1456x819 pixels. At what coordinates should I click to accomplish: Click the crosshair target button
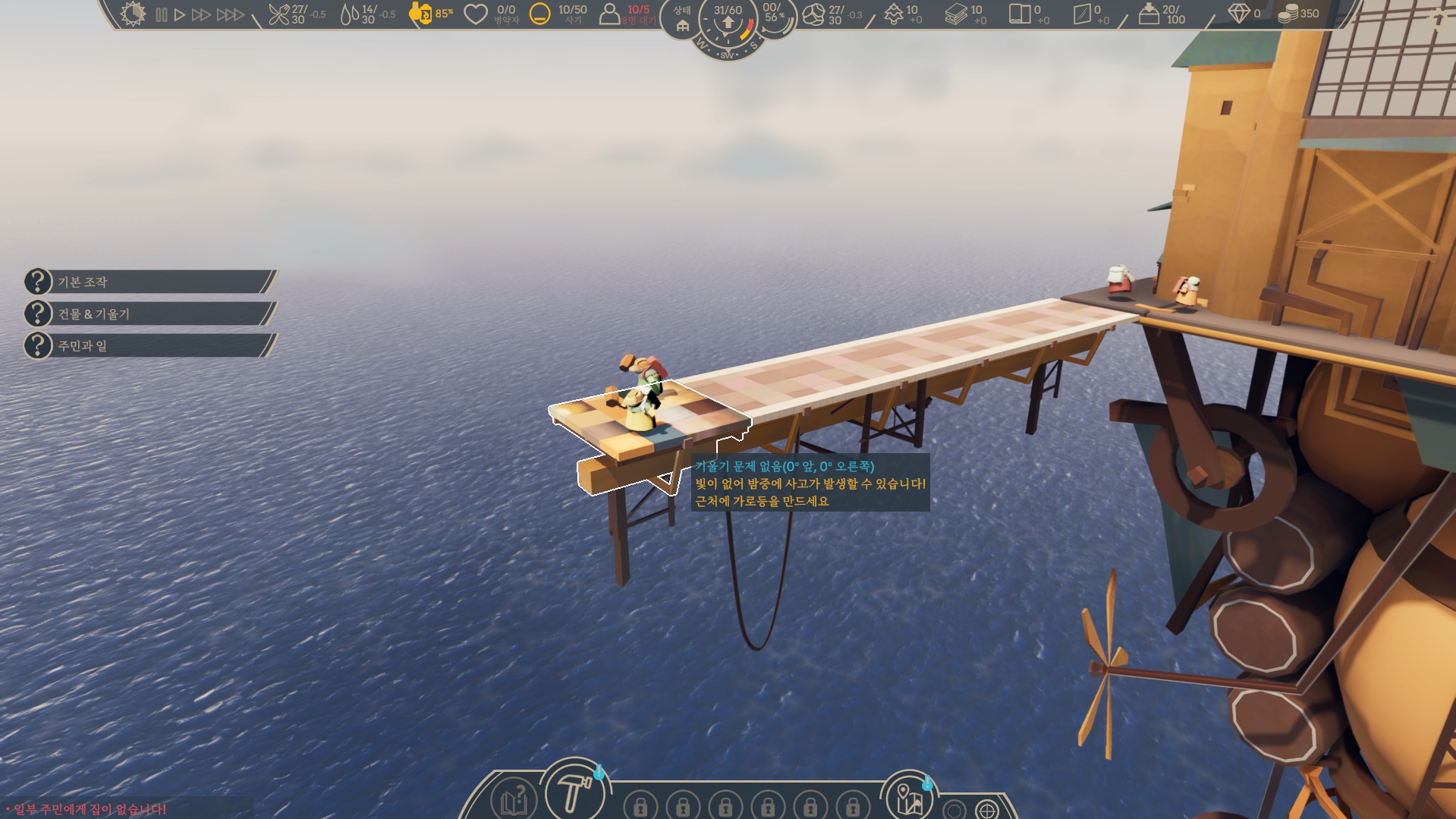(986, 810)
